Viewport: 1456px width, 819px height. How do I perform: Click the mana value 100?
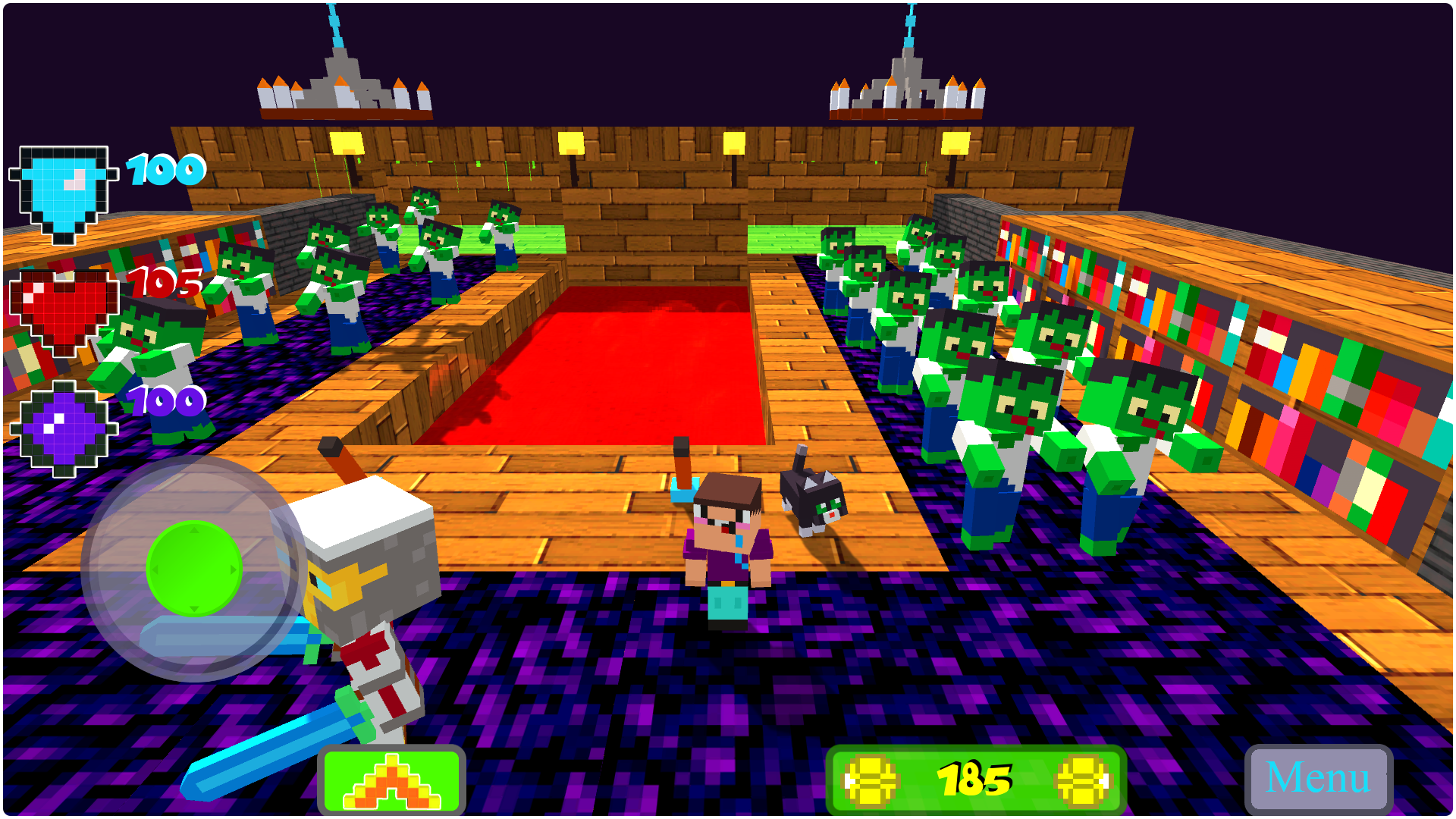(x=165, y=398)
